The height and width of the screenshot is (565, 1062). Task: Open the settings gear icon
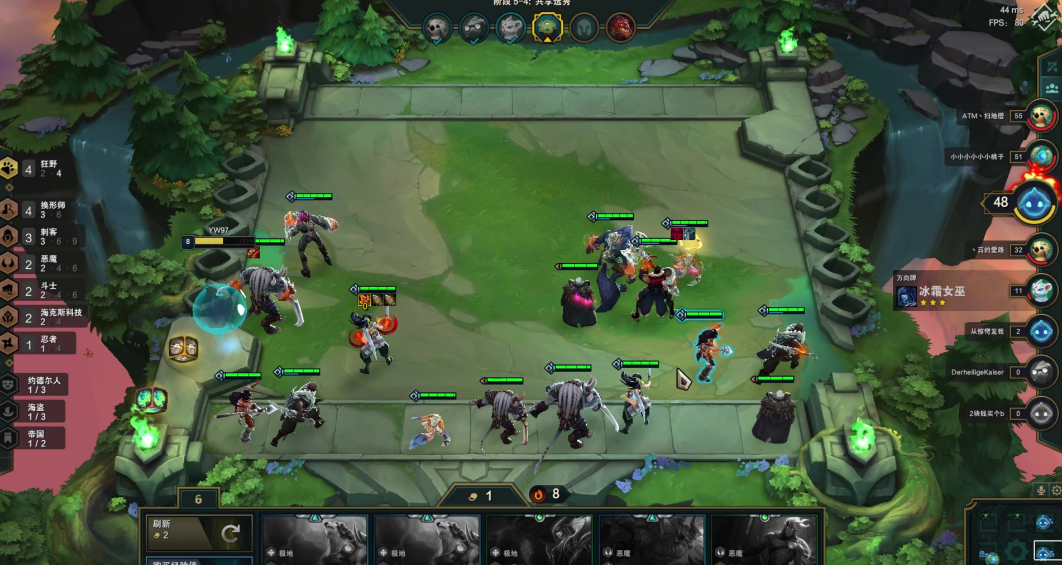[x=1056, y=490]
